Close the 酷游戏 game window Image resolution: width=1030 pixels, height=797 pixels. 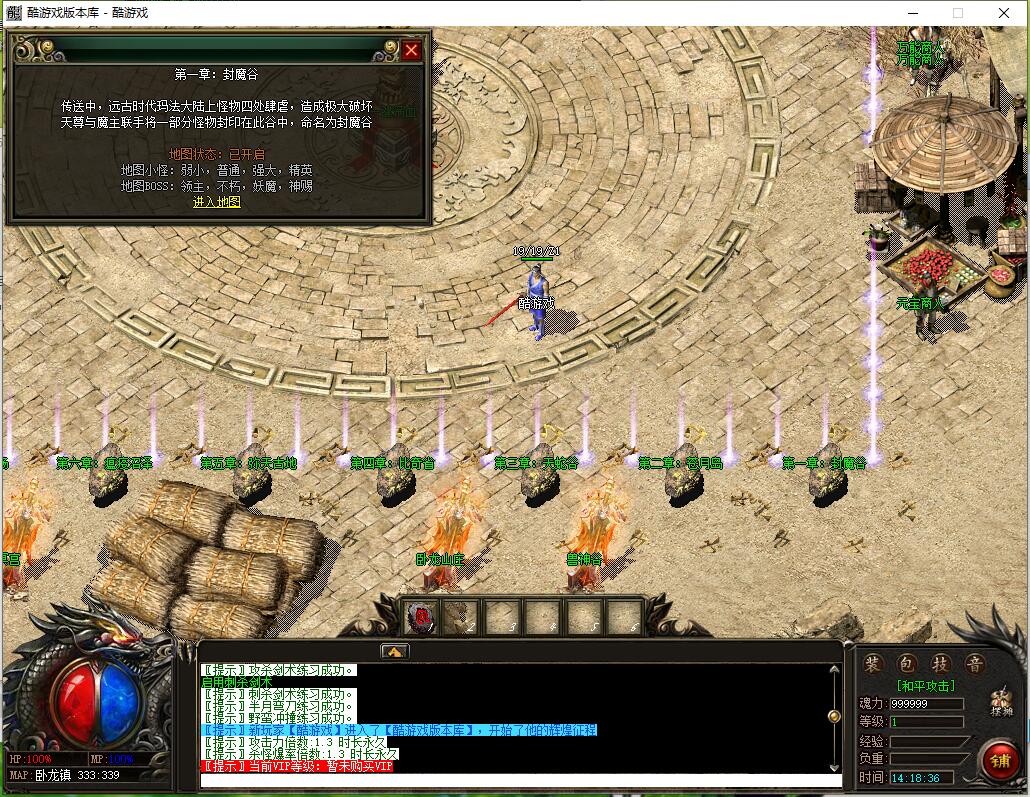click(1004, 13)
